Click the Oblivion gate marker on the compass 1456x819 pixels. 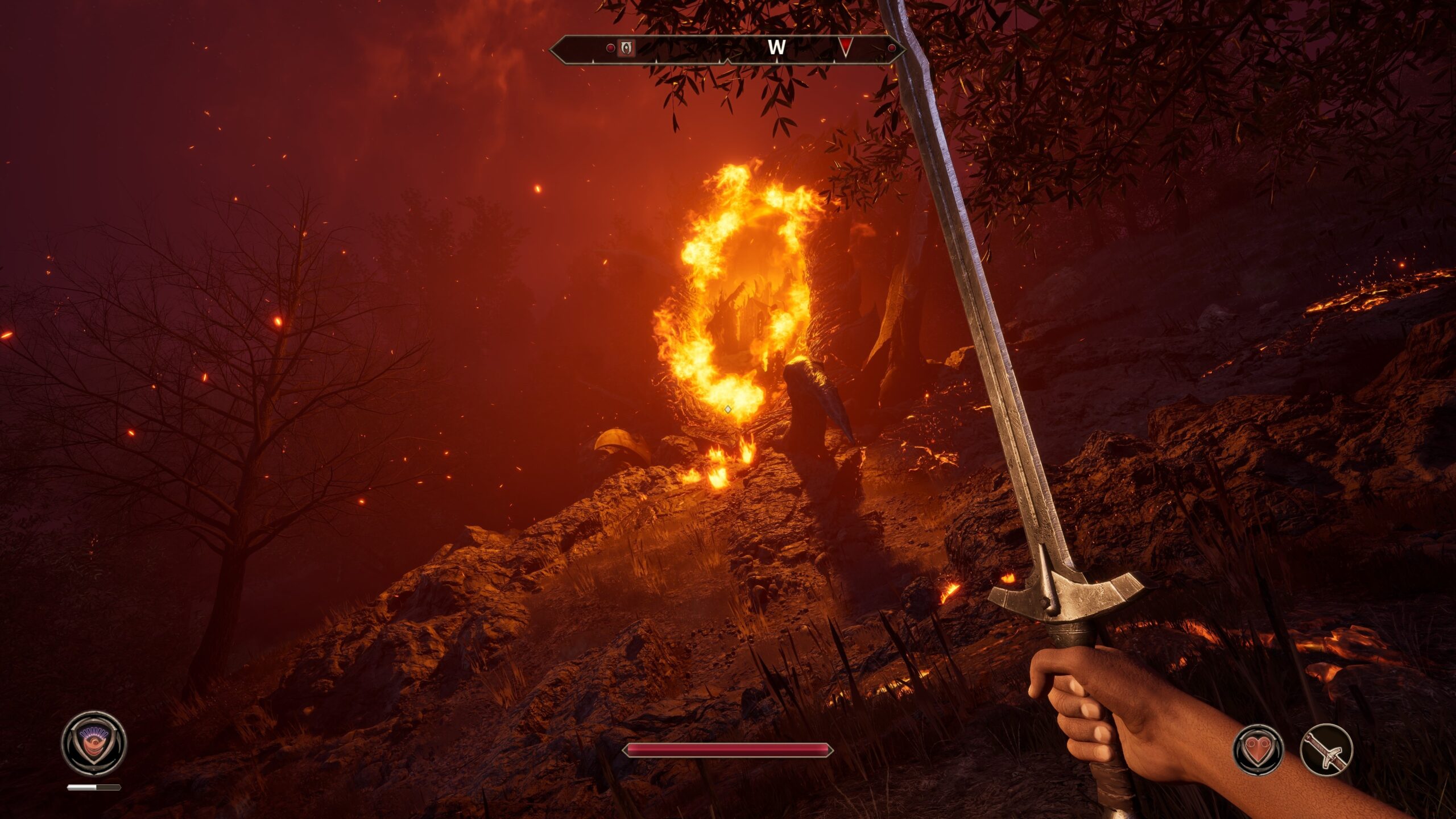coord(626,48)
